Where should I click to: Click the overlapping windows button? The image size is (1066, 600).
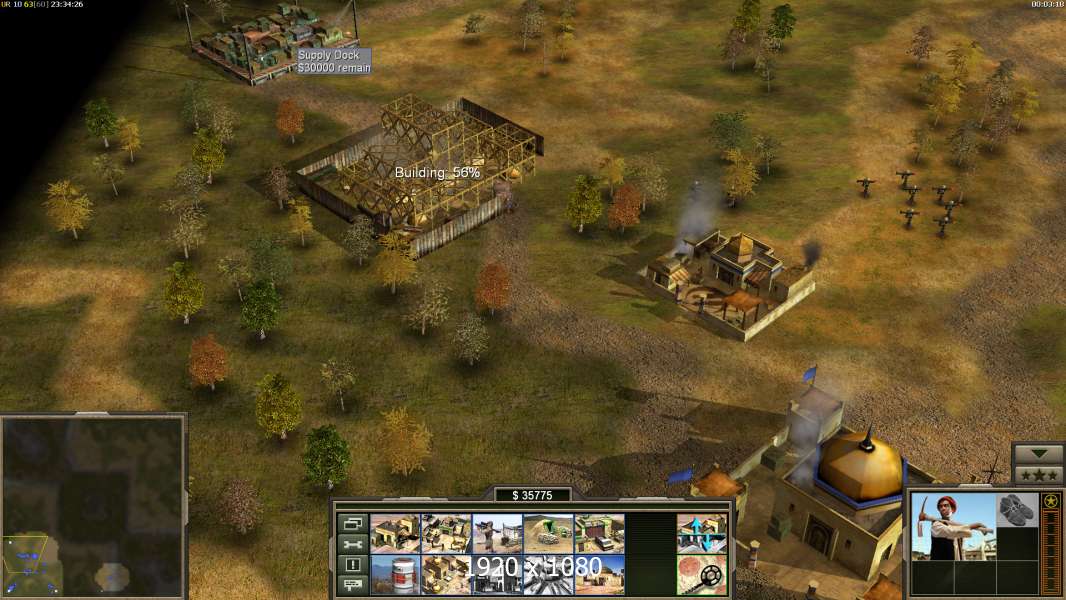(351, 523)
